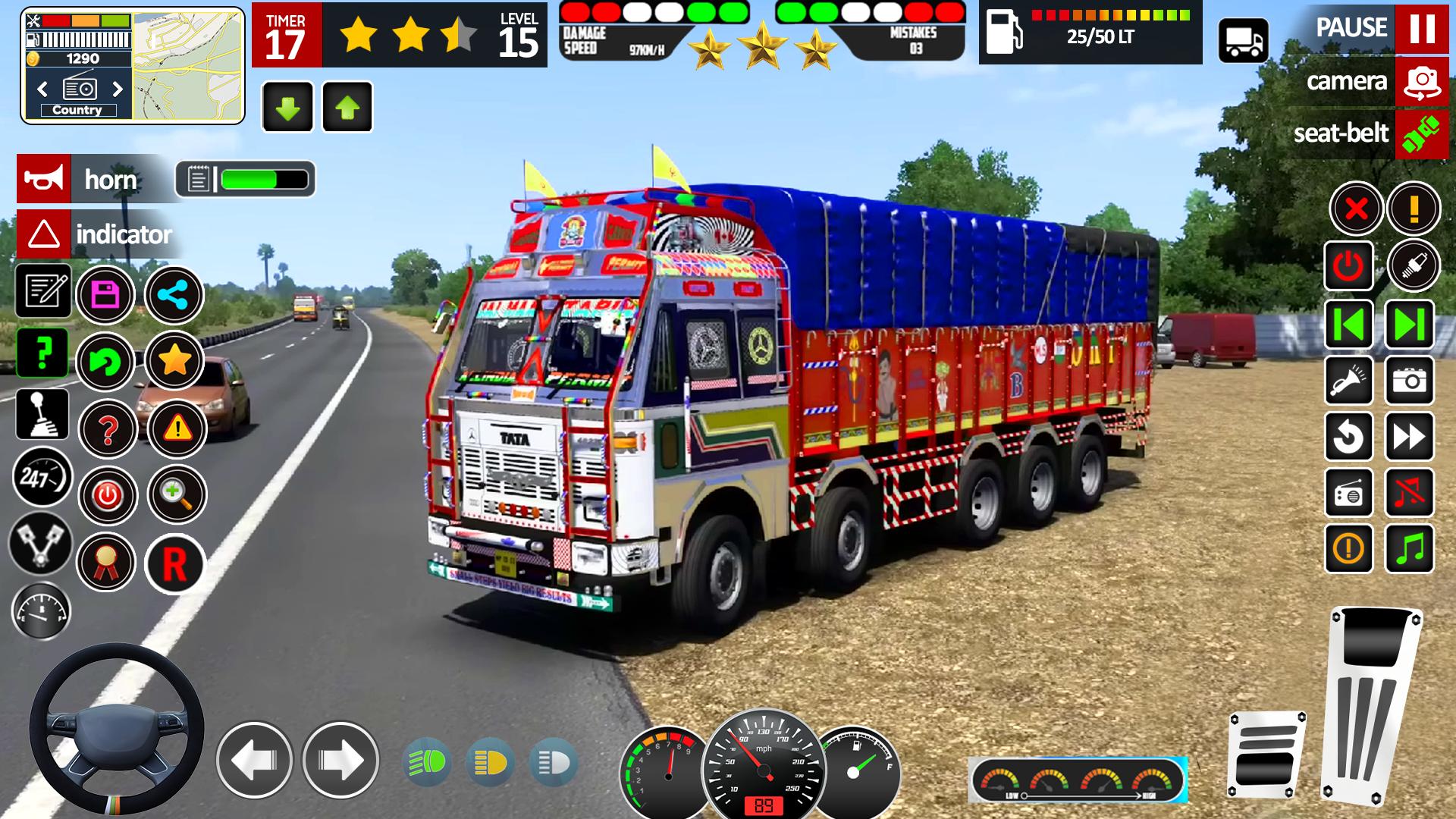Image resolution: width=1456 pixels, height=819 pixels.
Task: Mute music with the crossed-out note icon
Action: click(x=1409, y=493)
